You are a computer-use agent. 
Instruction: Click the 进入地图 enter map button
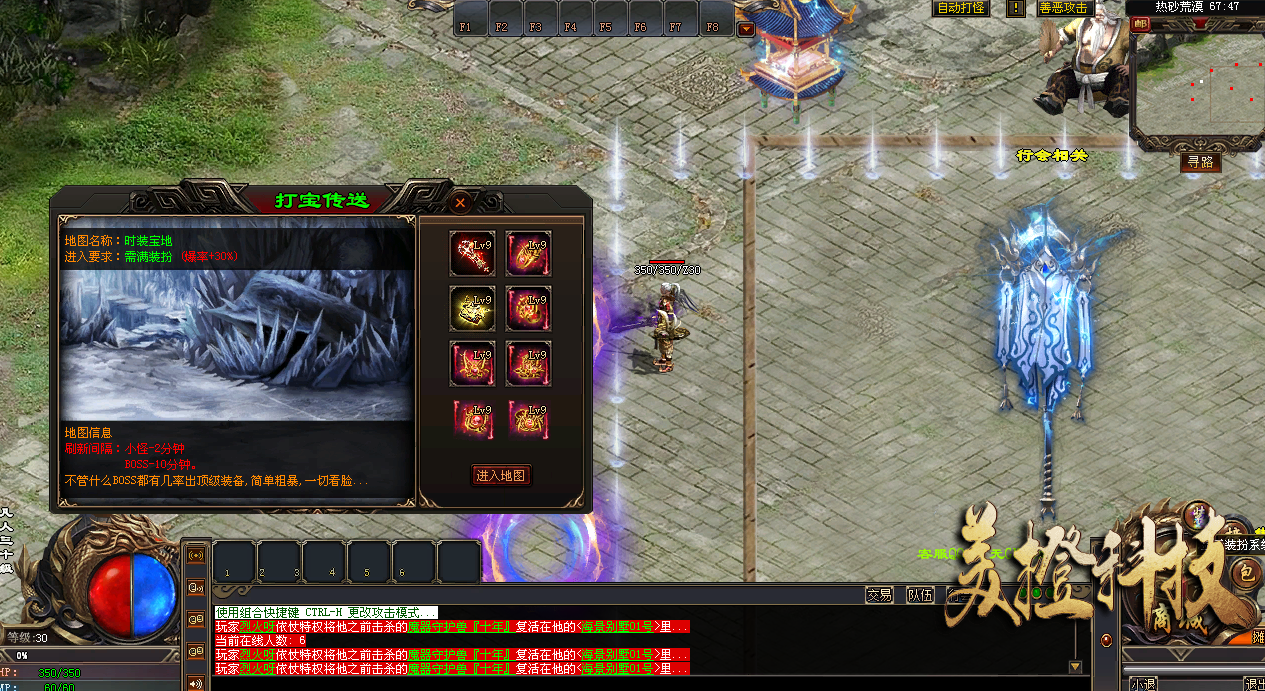pyautogui.click(x=501, y=476)
